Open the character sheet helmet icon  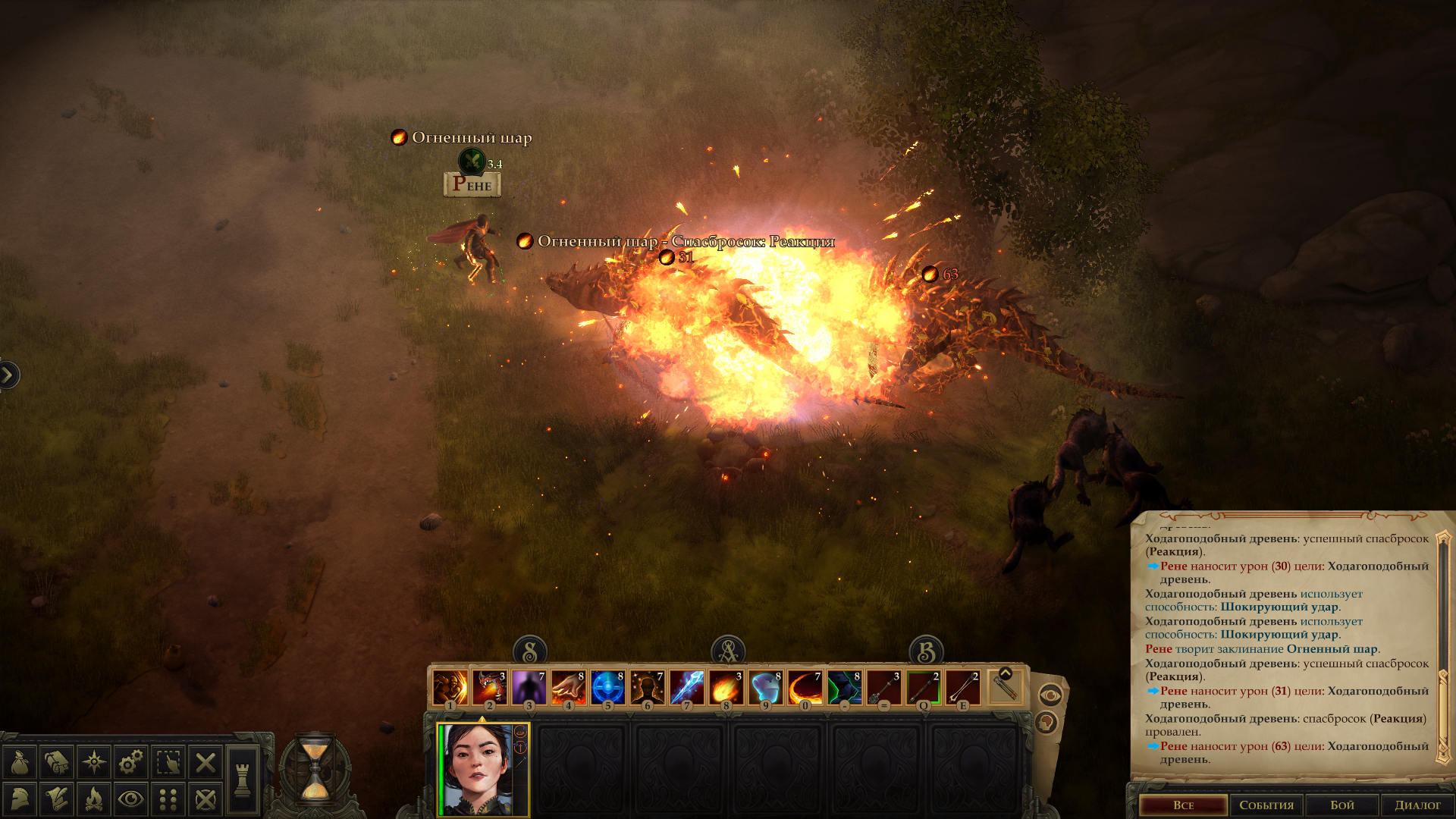tap(20, 799)
